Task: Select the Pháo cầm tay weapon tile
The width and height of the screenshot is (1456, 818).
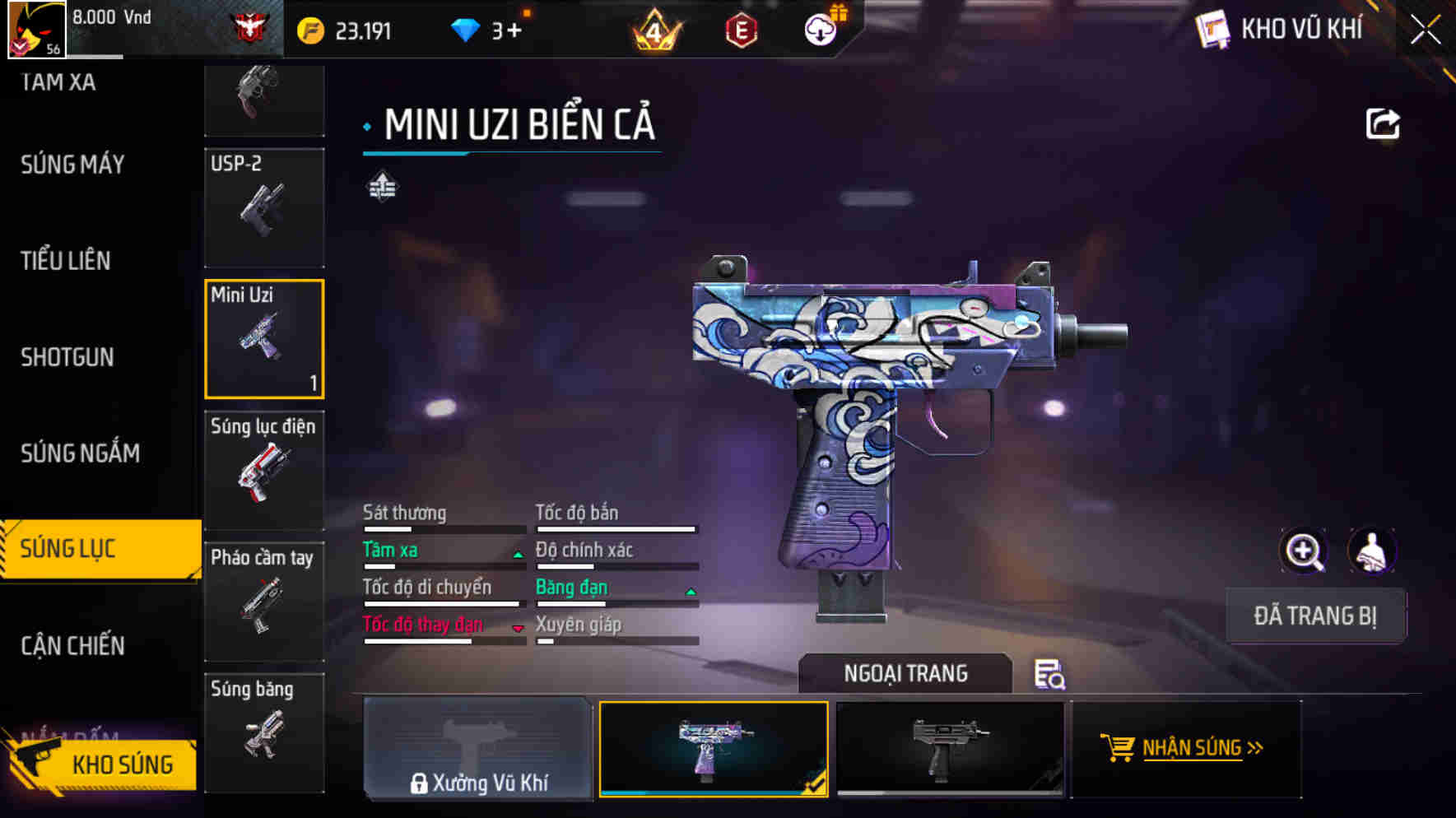Action: [x=264, y=602]
